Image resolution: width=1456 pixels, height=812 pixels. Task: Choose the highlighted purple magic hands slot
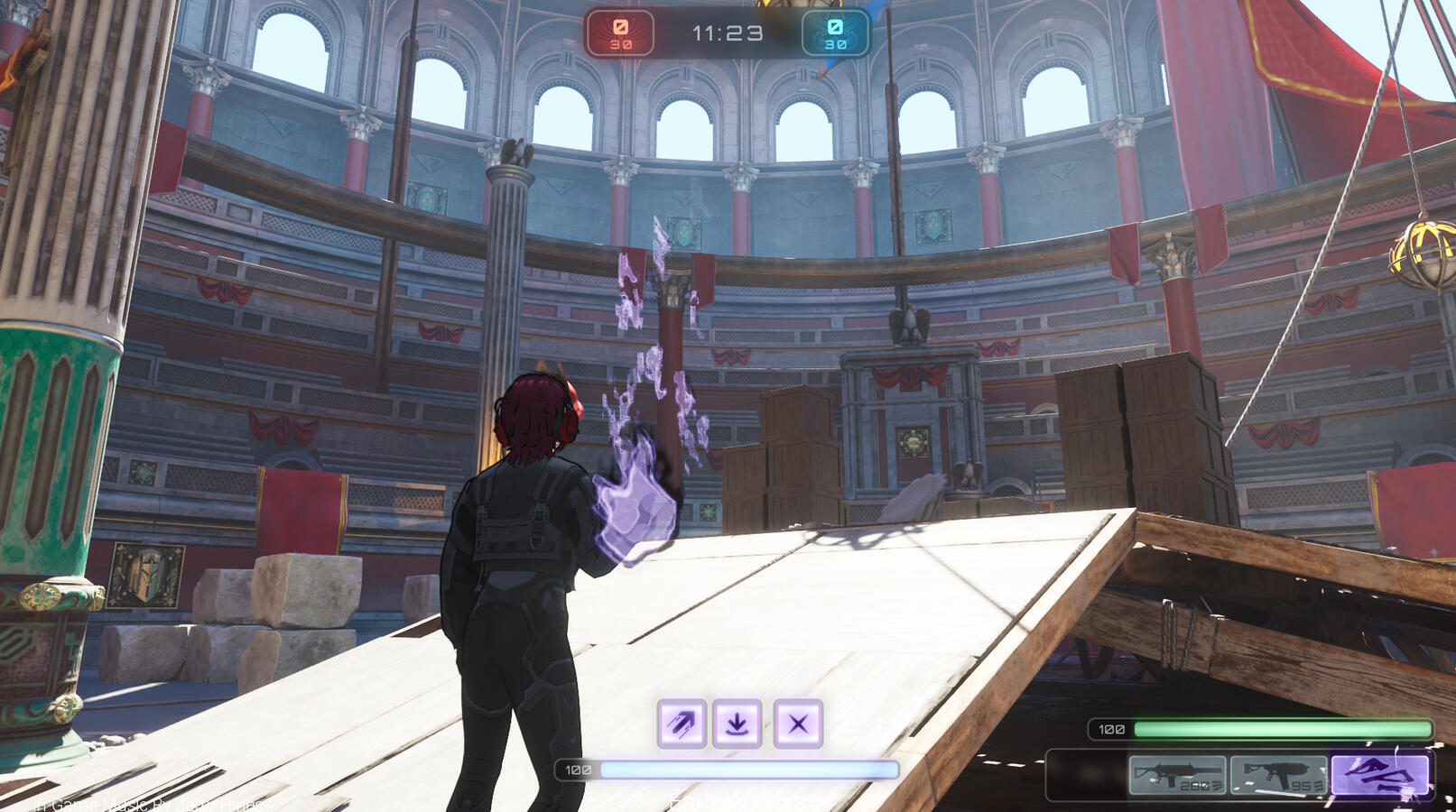pos(1380,775)
